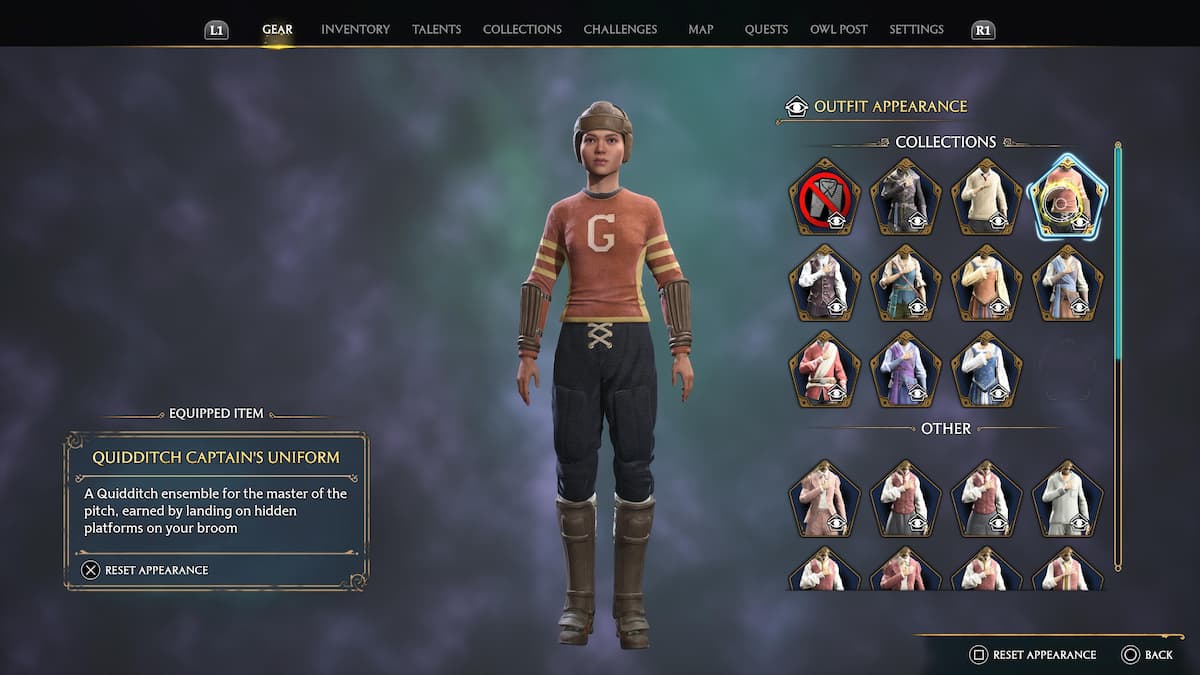1200x675 pixels.
Task: Go to the Settings tab
Action: (916, 30)
